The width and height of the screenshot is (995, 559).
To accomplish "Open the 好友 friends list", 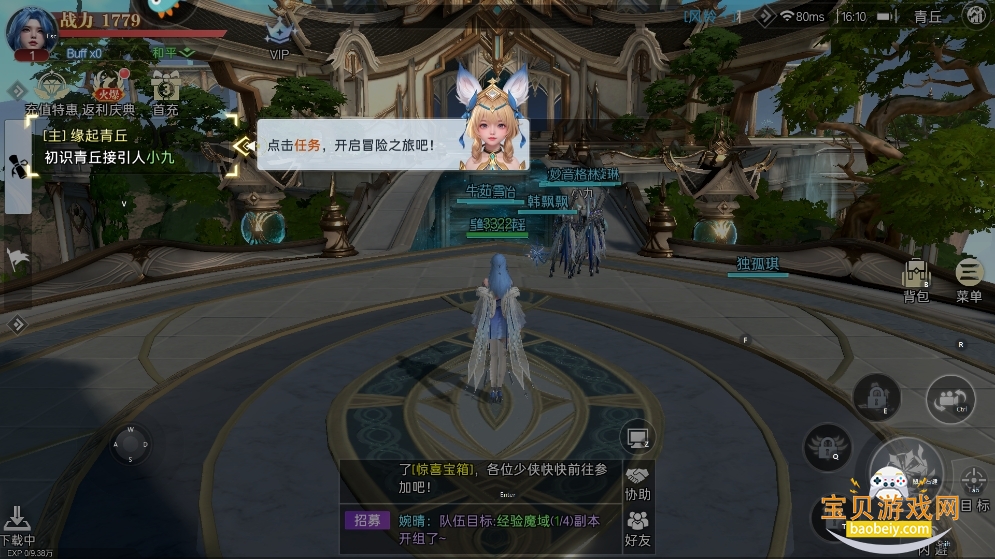I will tap(637, 527).
